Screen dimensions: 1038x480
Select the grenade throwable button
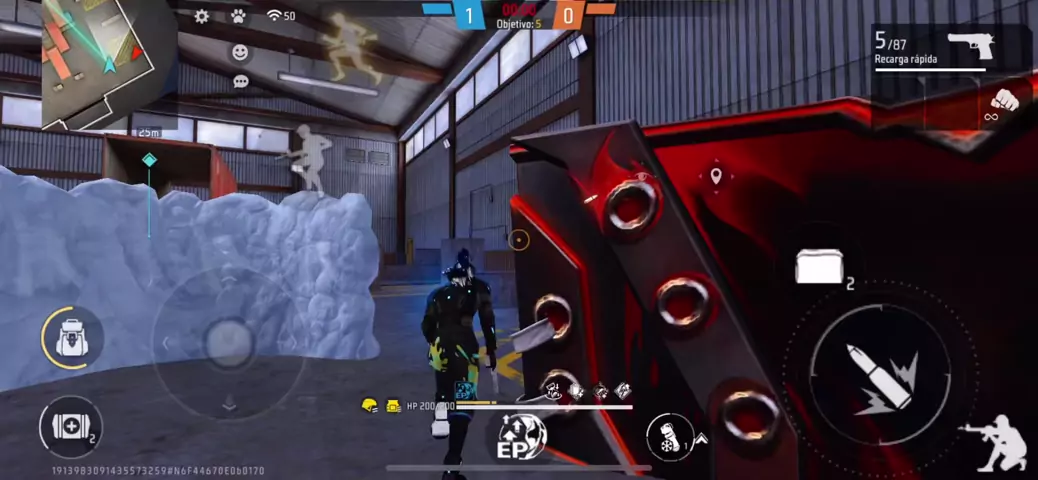tap(670, 437)
